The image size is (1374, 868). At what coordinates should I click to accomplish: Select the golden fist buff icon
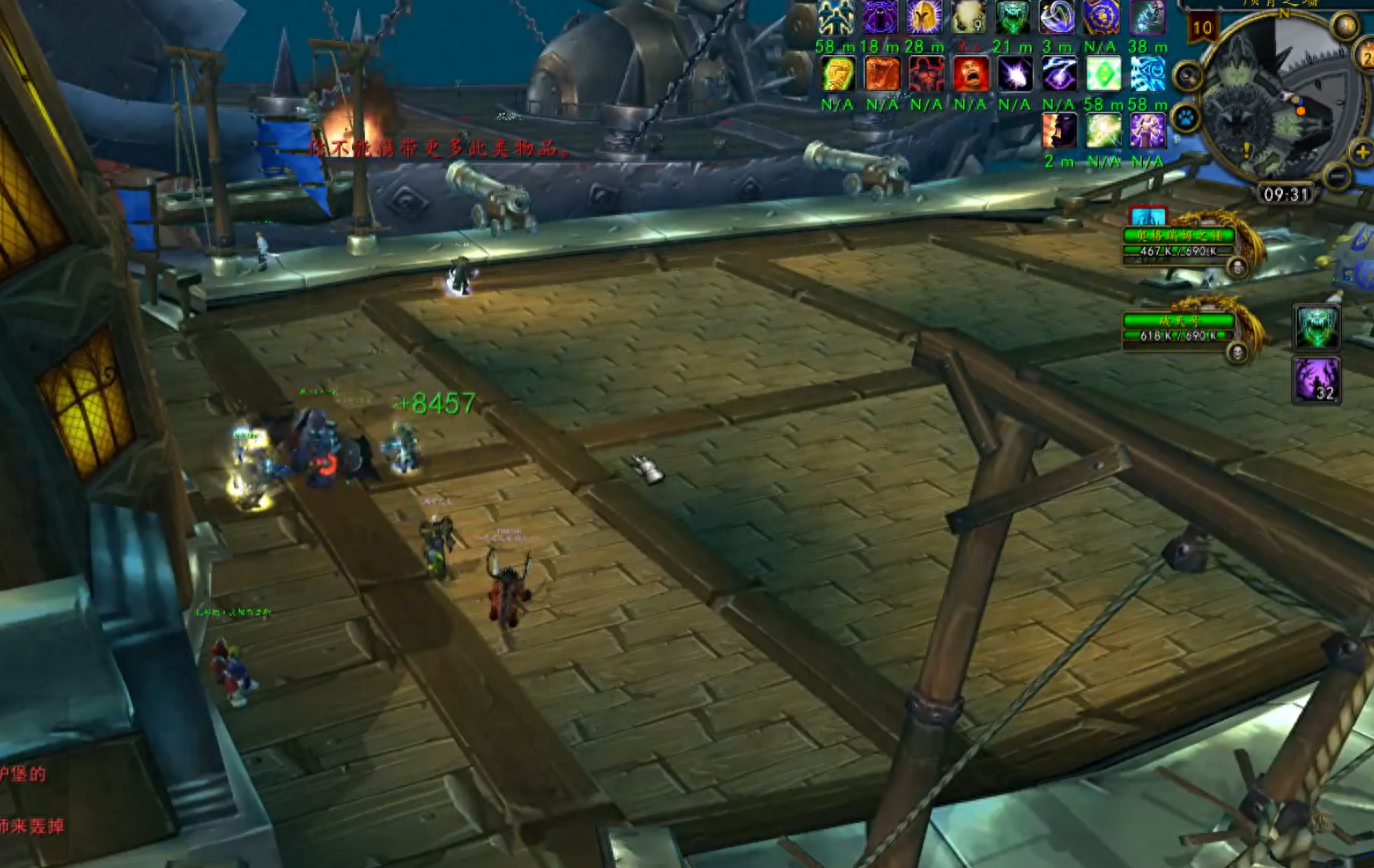[x=837, y=73]
